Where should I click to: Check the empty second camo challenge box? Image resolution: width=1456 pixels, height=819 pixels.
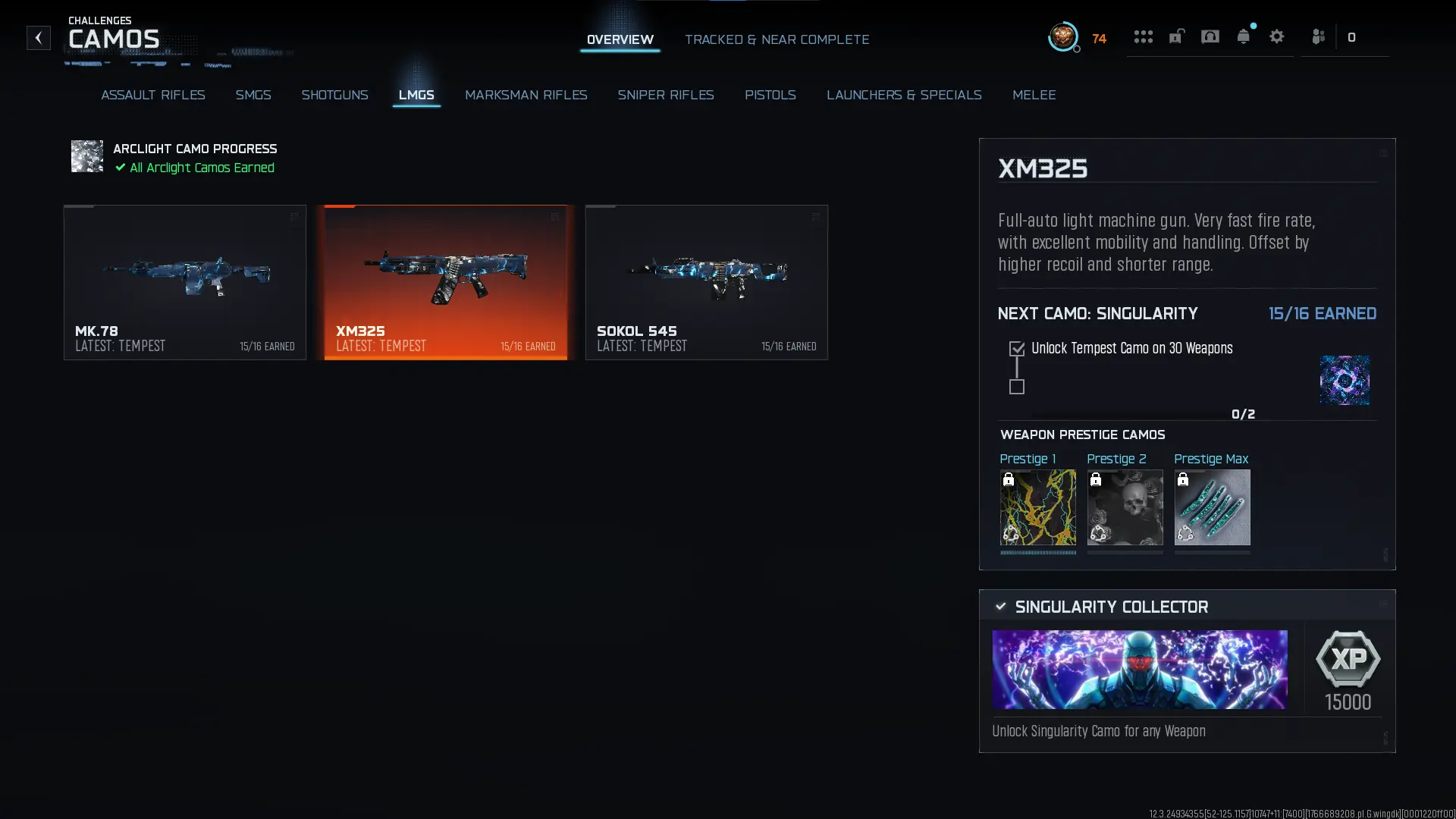pos(1017,388)
